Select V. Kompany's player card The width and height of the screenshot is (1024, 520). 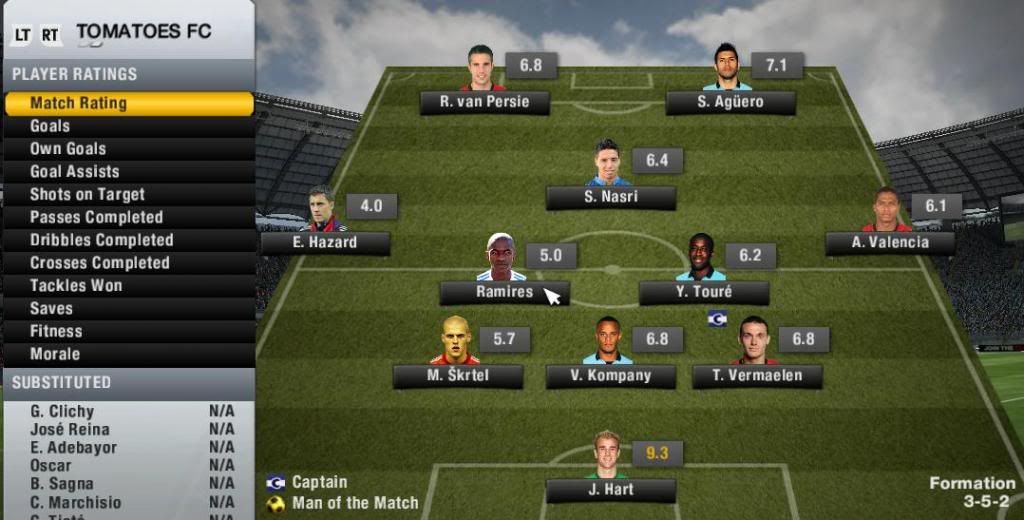pyautogui.click(x=610, y=376)
